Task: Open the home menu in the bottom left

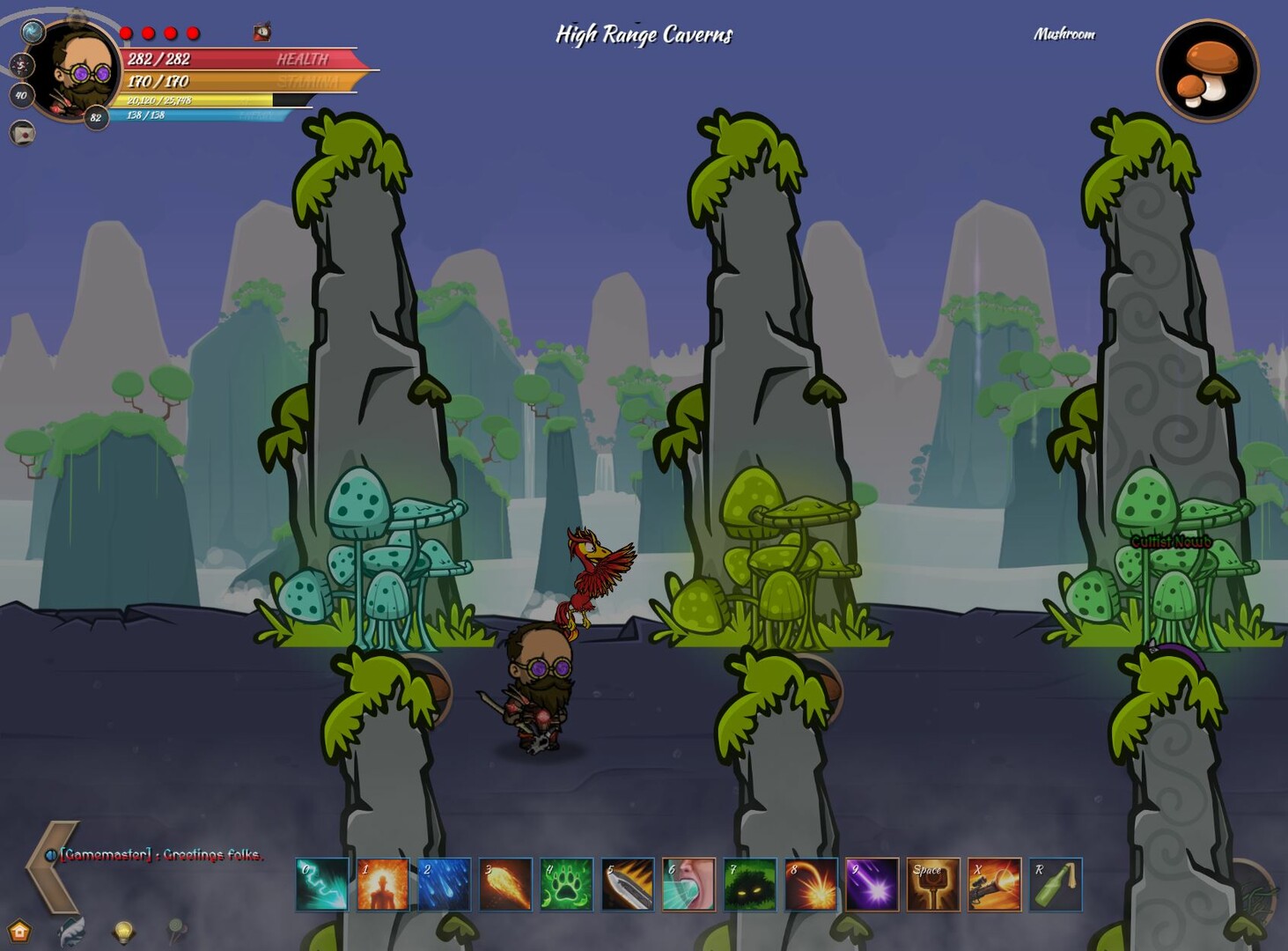Action: pyautogui.click(x=18, y=931)
